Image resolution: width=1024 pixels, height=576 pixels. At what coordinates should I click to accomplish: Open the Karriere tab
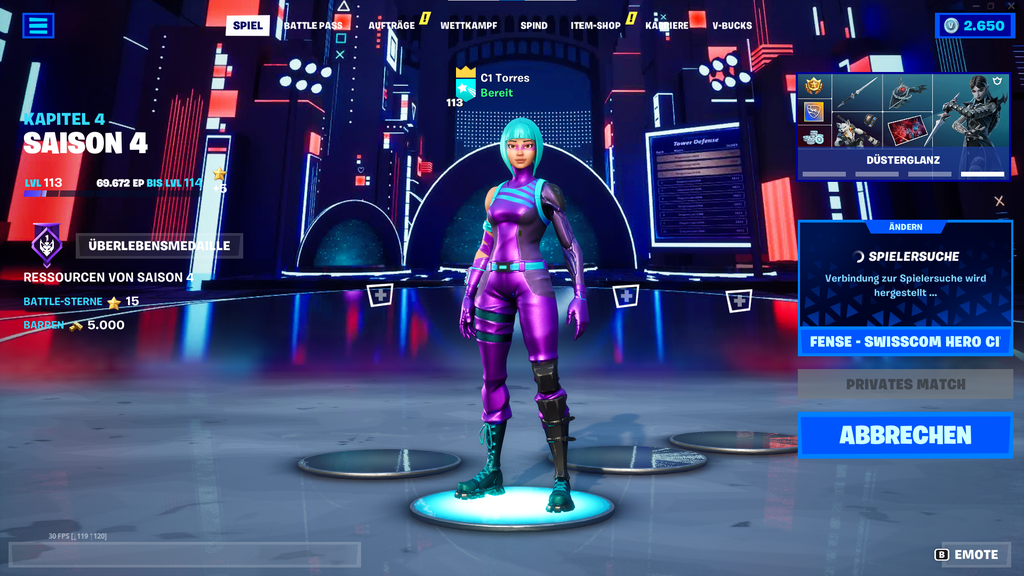pos(666,25)
